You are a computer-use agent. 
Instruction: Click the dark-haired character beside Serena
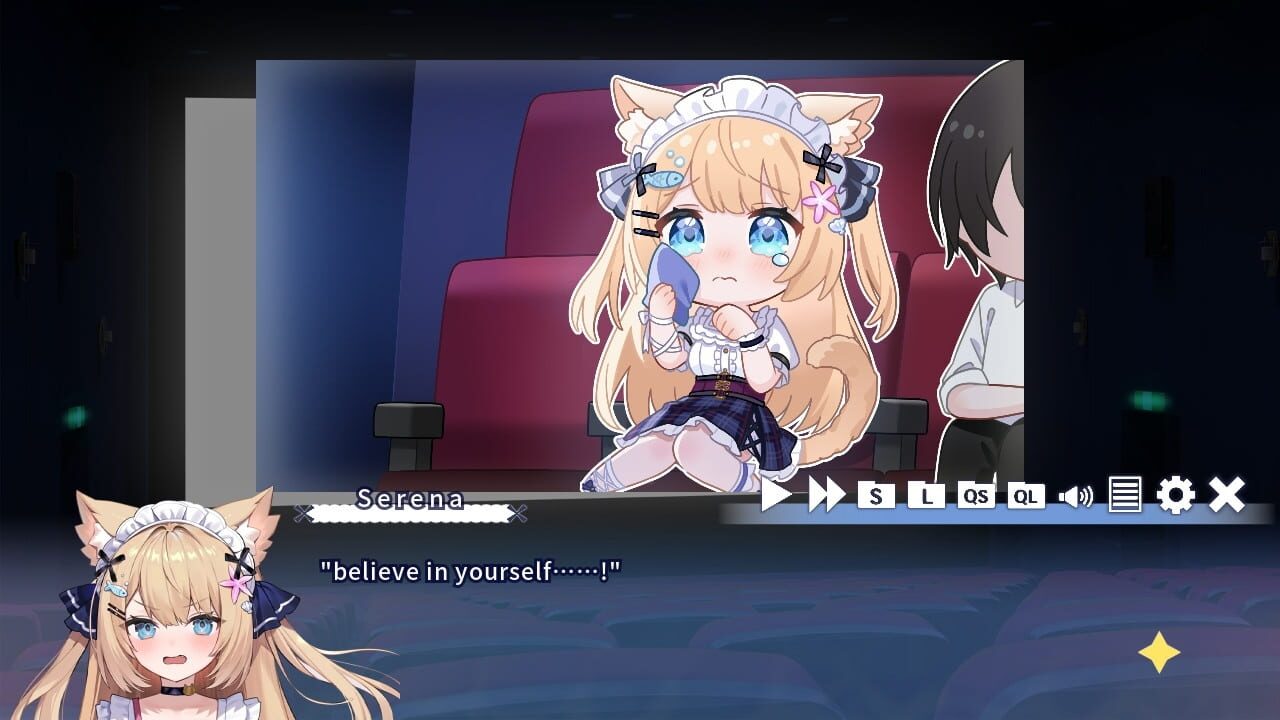[980, 250]
